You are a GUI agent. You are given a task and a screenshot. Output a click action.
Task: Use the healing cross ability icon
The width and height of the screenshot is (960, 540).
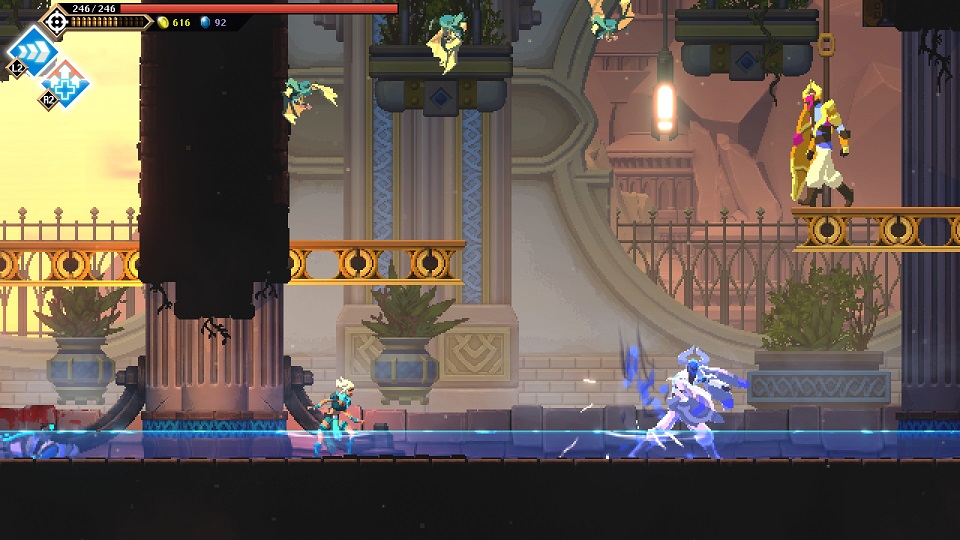click(x=66, y=83)
